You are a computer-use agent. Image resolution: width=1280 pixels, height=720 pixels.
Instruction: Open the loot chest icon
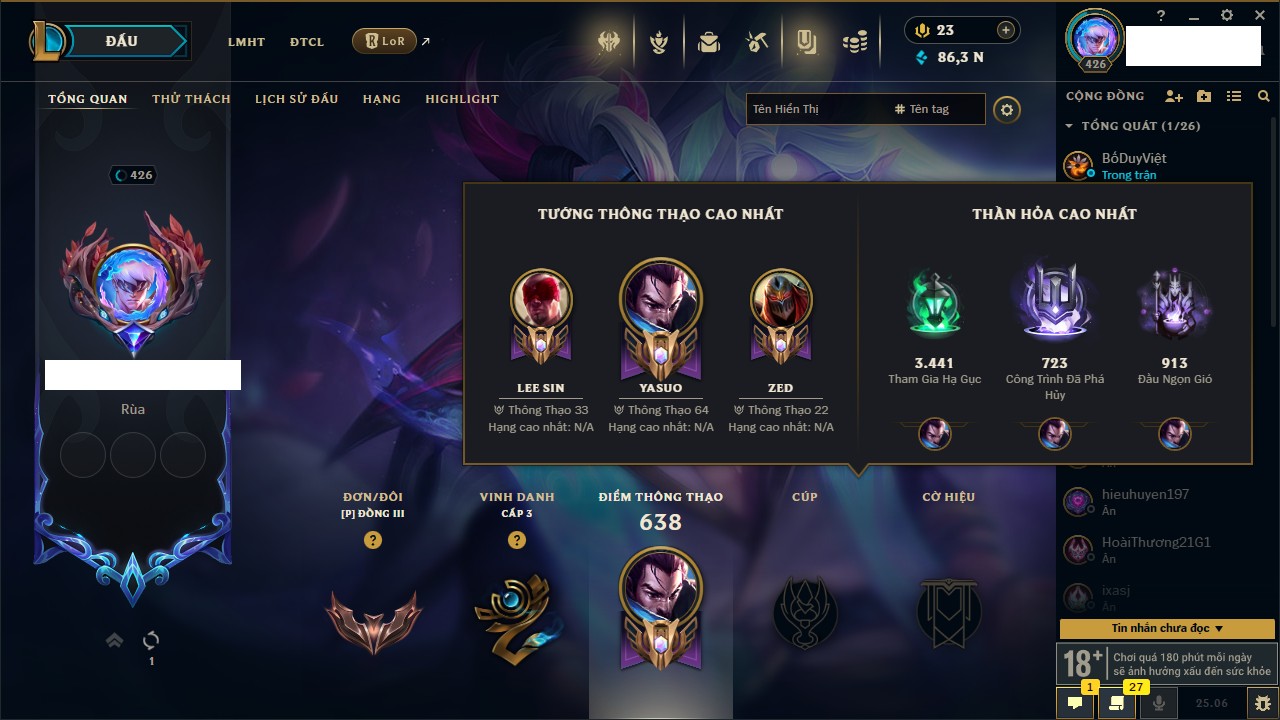point(709,42)
